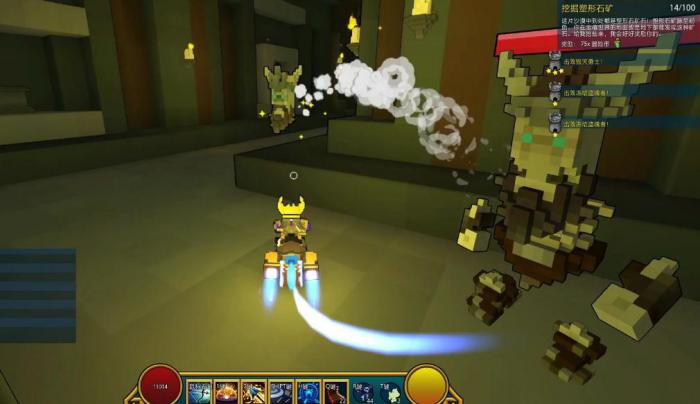This screenshot has height=404, width=700.
Task: Cast the glowing blue orb ability
Action: [x=307, y=390]
